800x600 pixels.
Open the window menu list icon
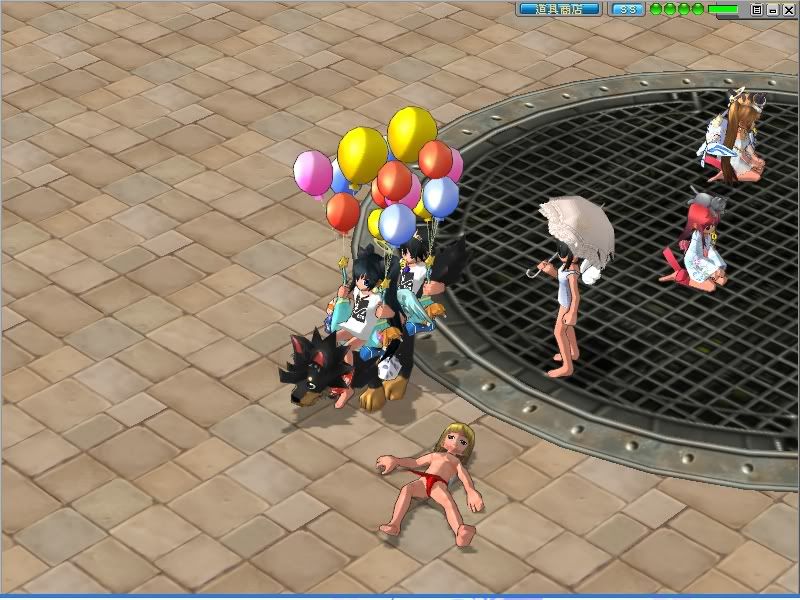click(x=757, y=9)
